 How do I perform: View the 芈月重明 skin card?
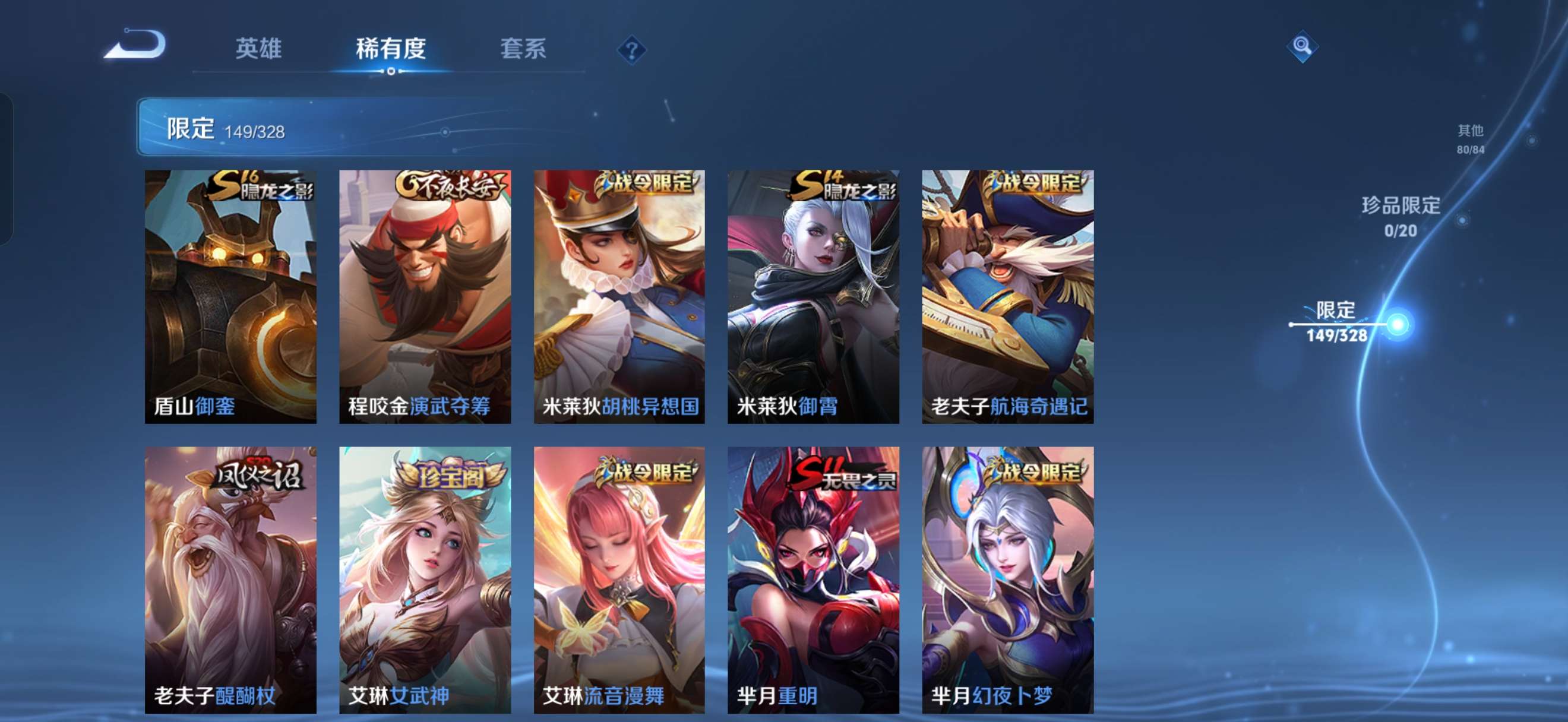[x=813, y=579]
